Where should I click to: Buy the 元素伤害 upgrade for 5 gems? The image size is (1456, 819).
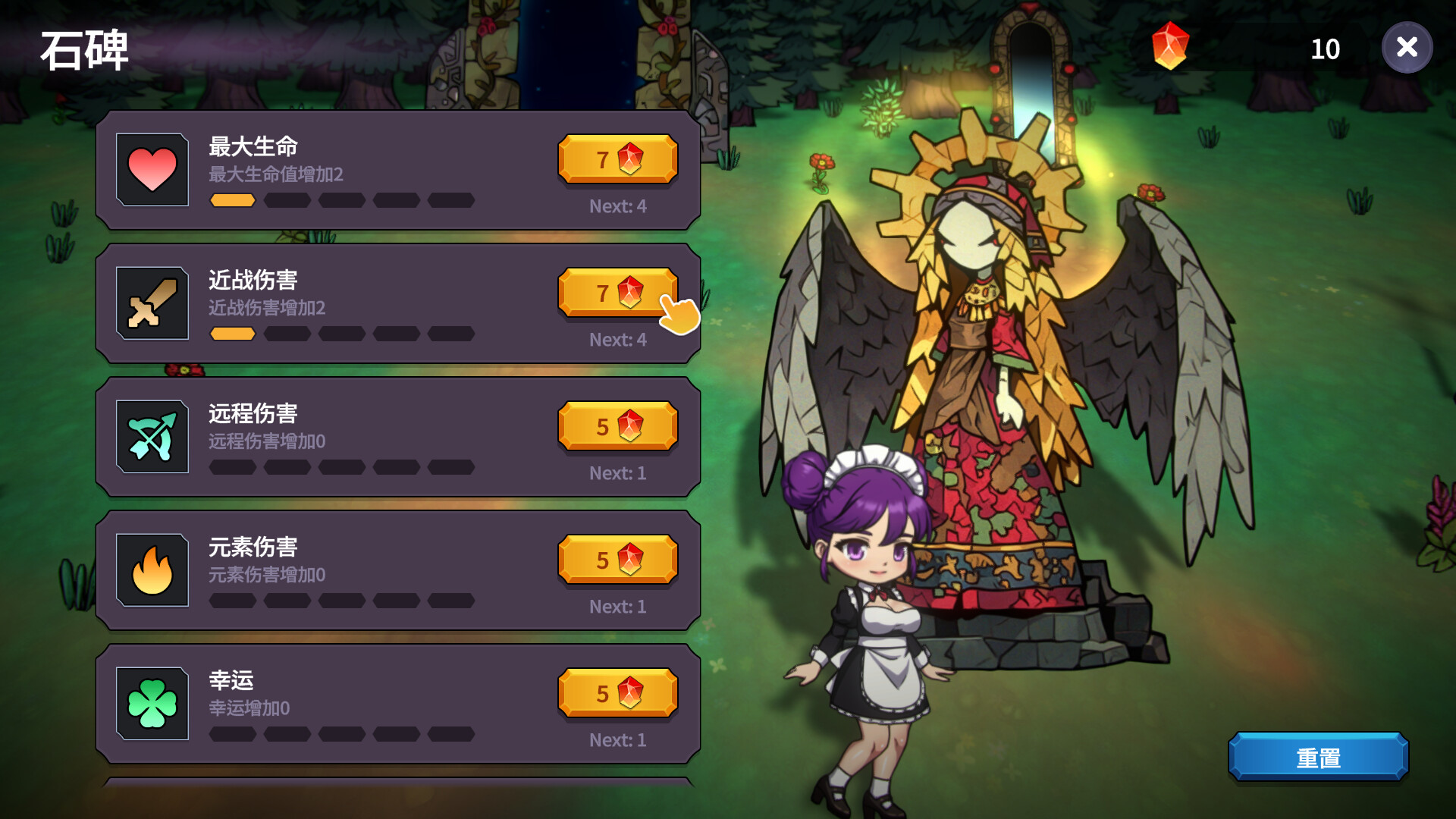click(617, 559)
